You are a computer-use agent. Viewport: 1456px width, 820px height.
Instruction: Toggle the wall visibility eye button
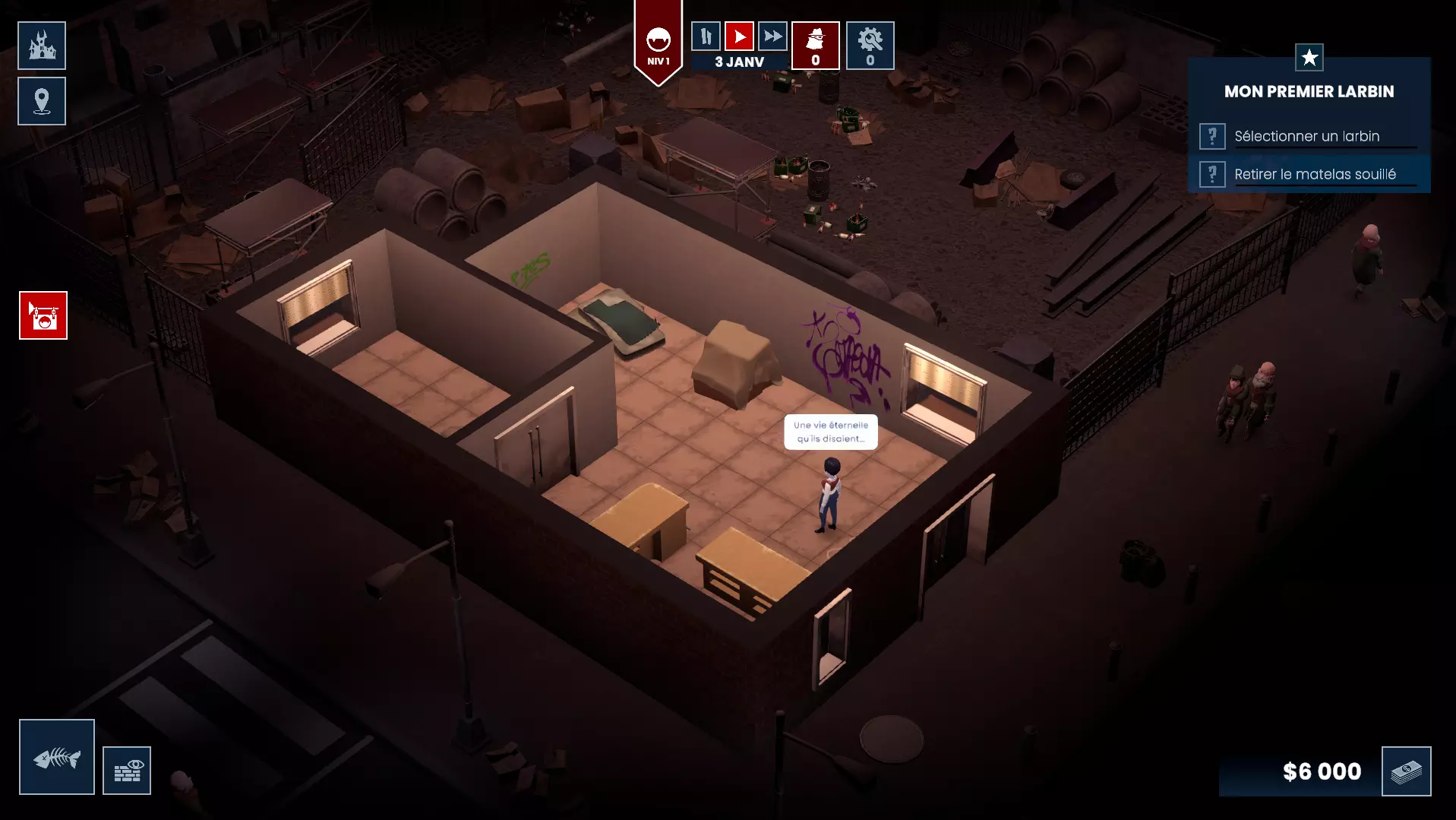tap(127, 771)
